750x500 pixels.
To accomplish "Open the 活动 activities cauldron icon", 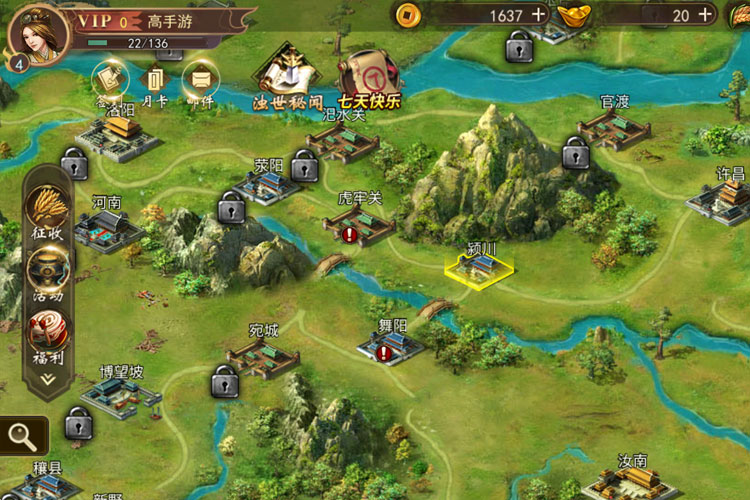I will (x=47, y=268).
